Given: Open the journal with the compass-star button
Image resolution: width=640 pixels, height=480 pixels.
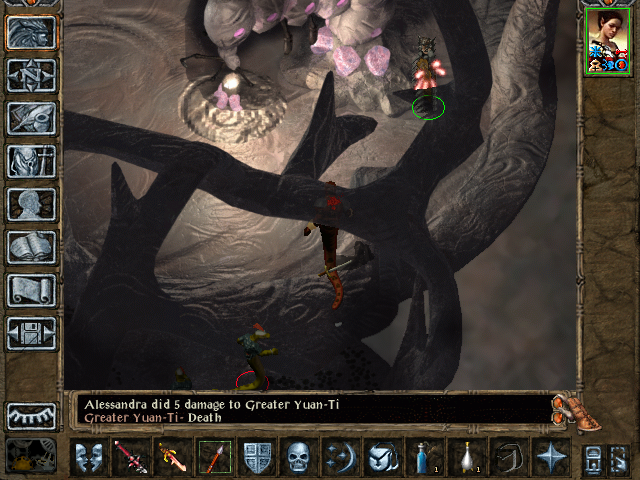Looking at the screenshot, I should (31, 75).
